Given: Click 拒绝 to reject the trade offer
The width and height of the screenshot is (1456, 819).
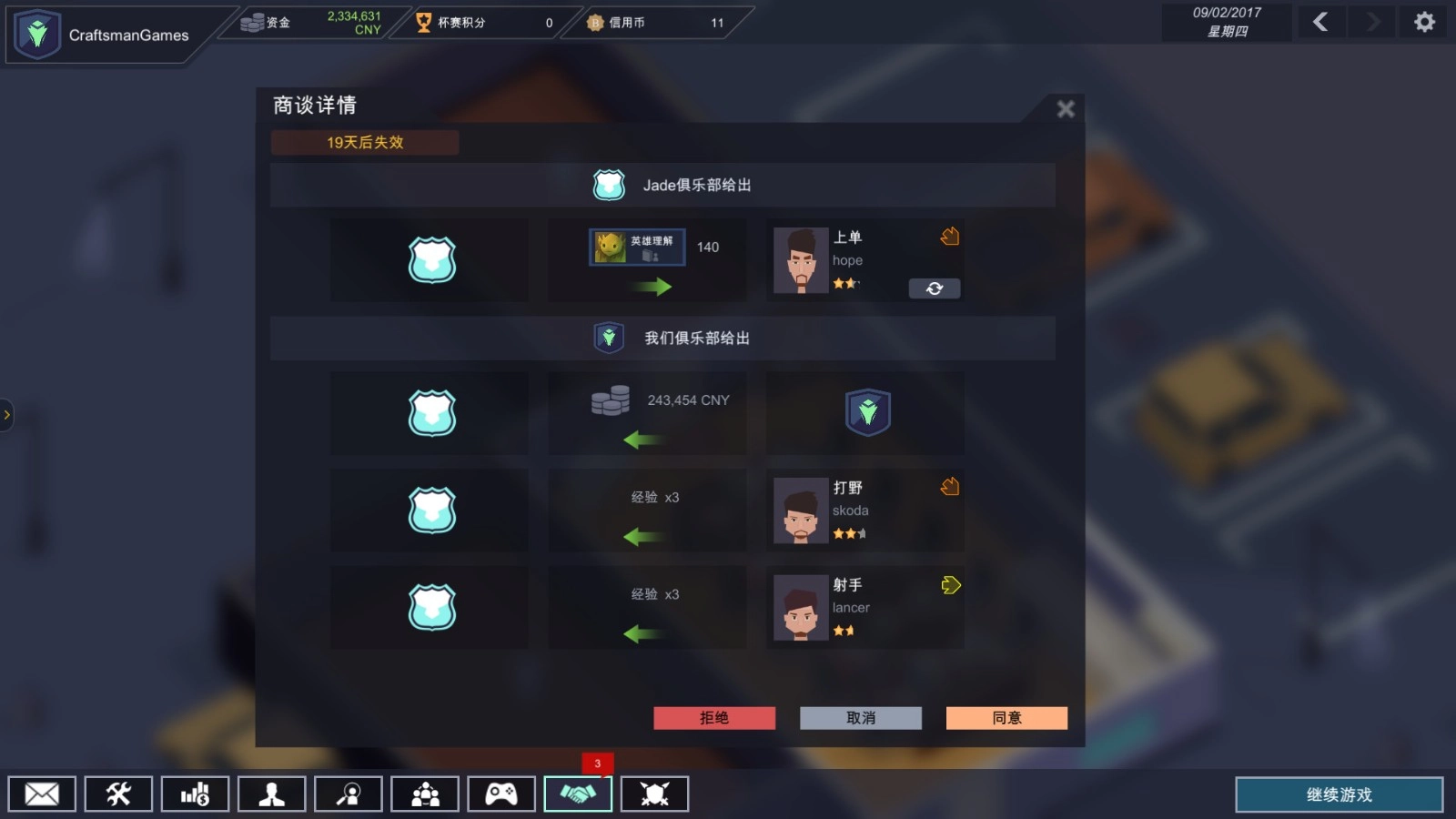Looking at the screenshot, I should coord(714,718).
